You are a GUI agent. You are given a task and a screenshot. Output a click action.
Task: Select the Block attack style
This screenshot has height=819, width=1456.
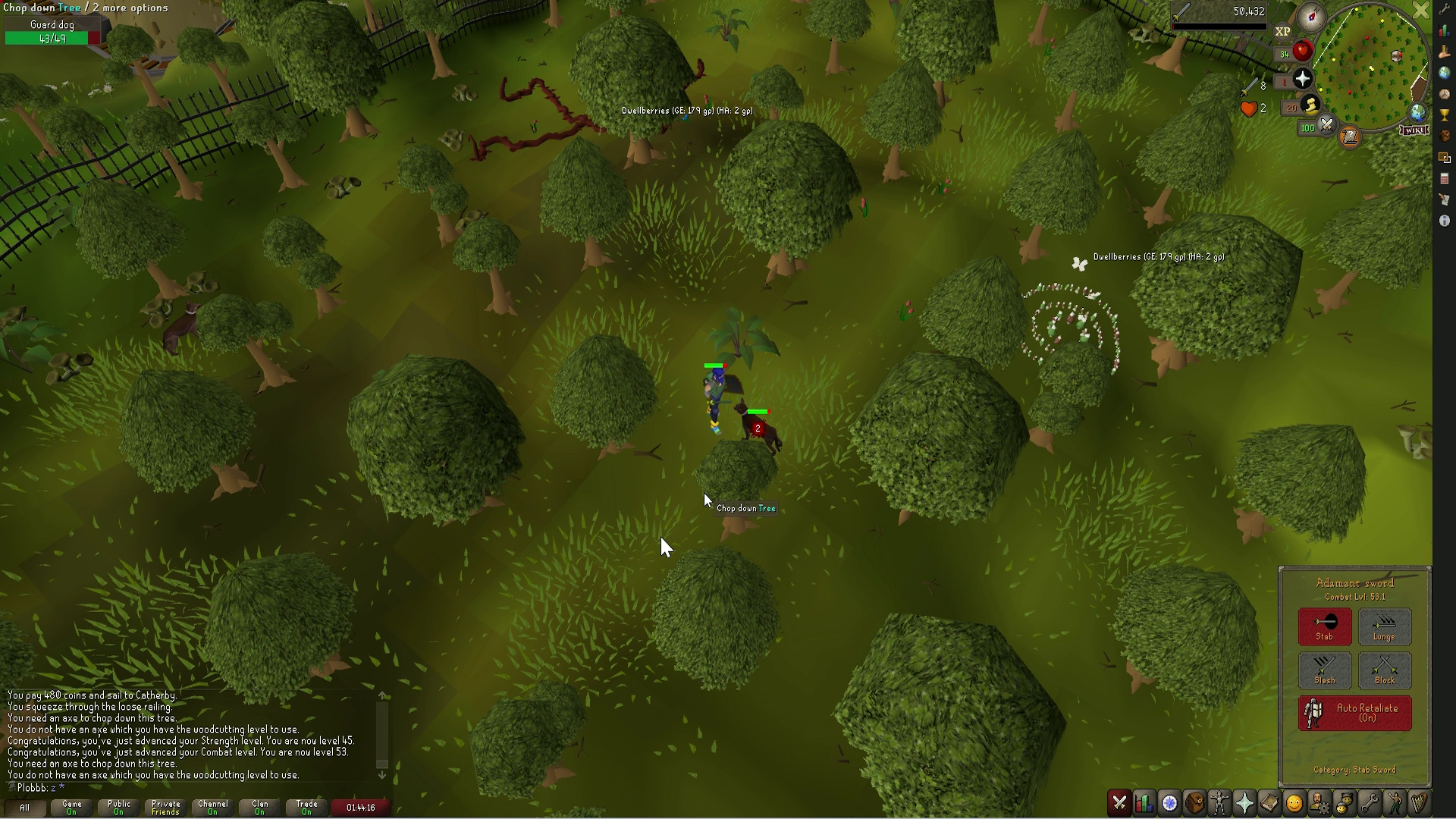tap(1384, 670)
